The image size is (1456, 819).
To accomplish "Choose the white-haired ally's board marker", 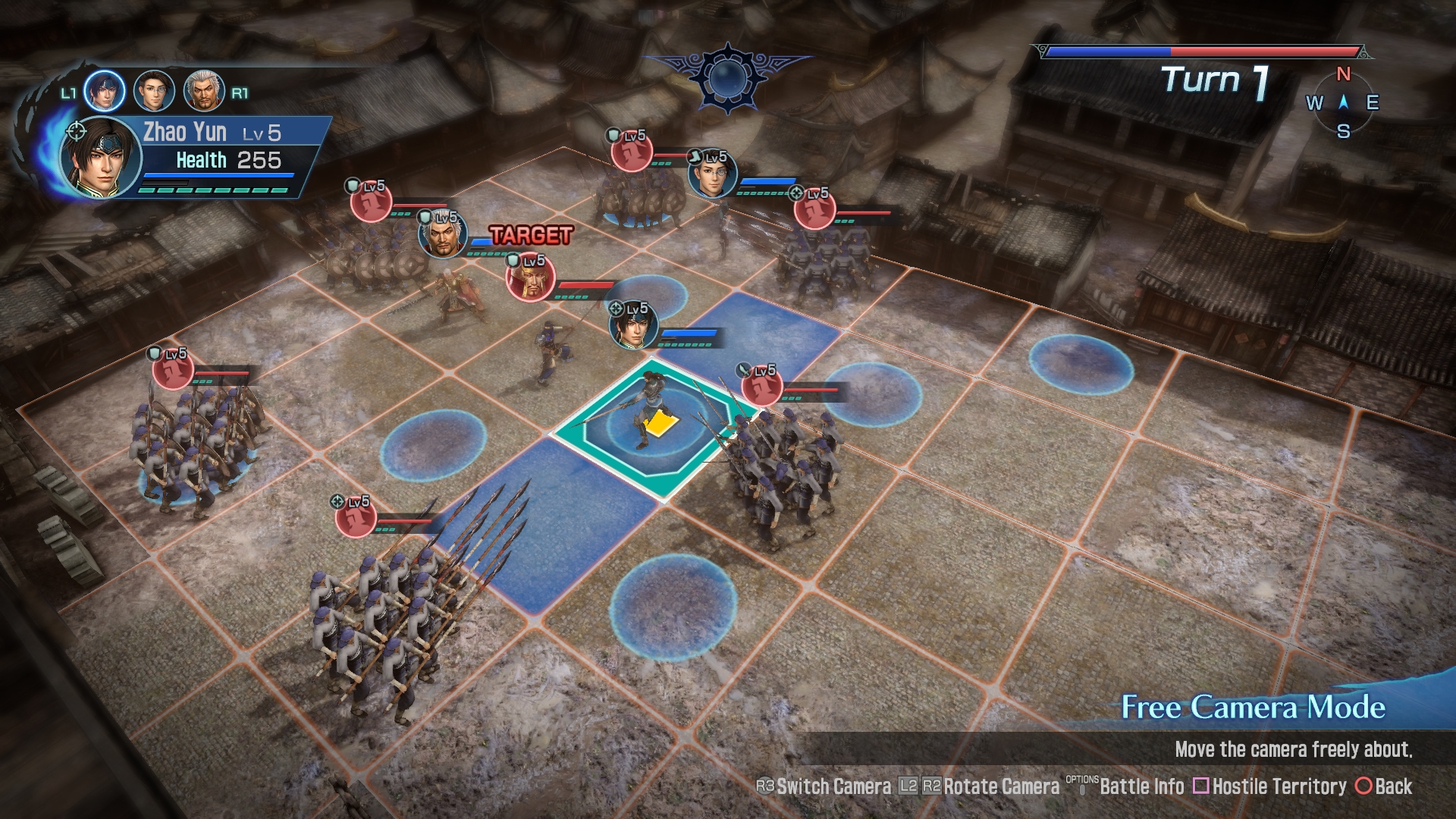I will [x=443, y=236].
